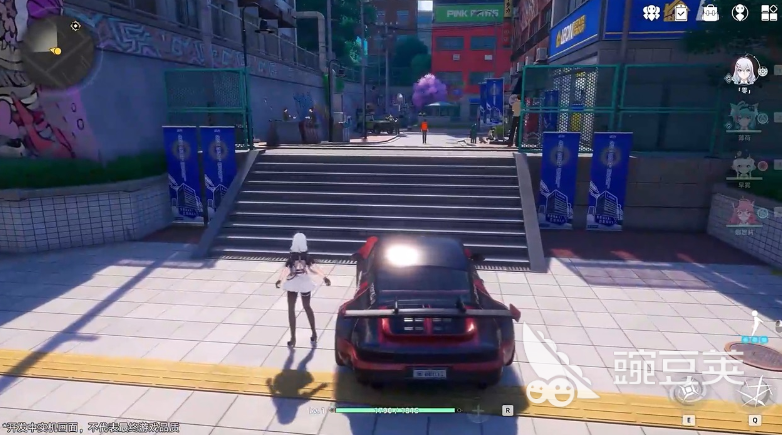Open the quest clipboard checklist icon
Screen dimensions: 782x435
[680, 13]
